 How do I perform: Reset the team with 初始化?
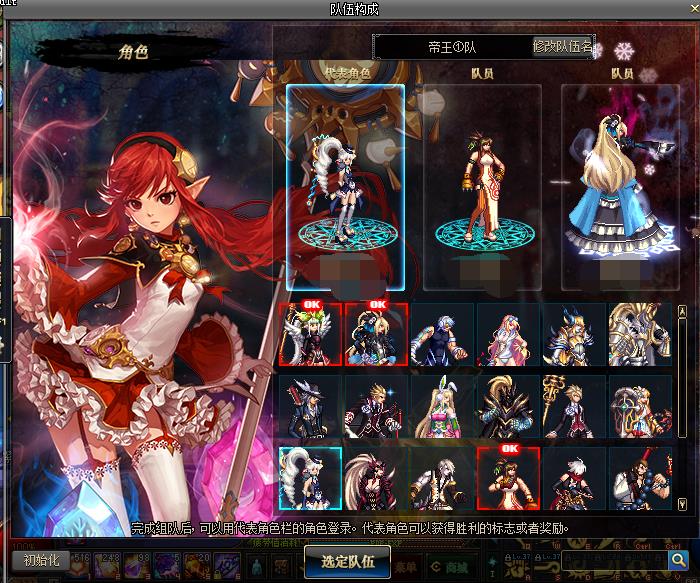click(x=42, y=561)
